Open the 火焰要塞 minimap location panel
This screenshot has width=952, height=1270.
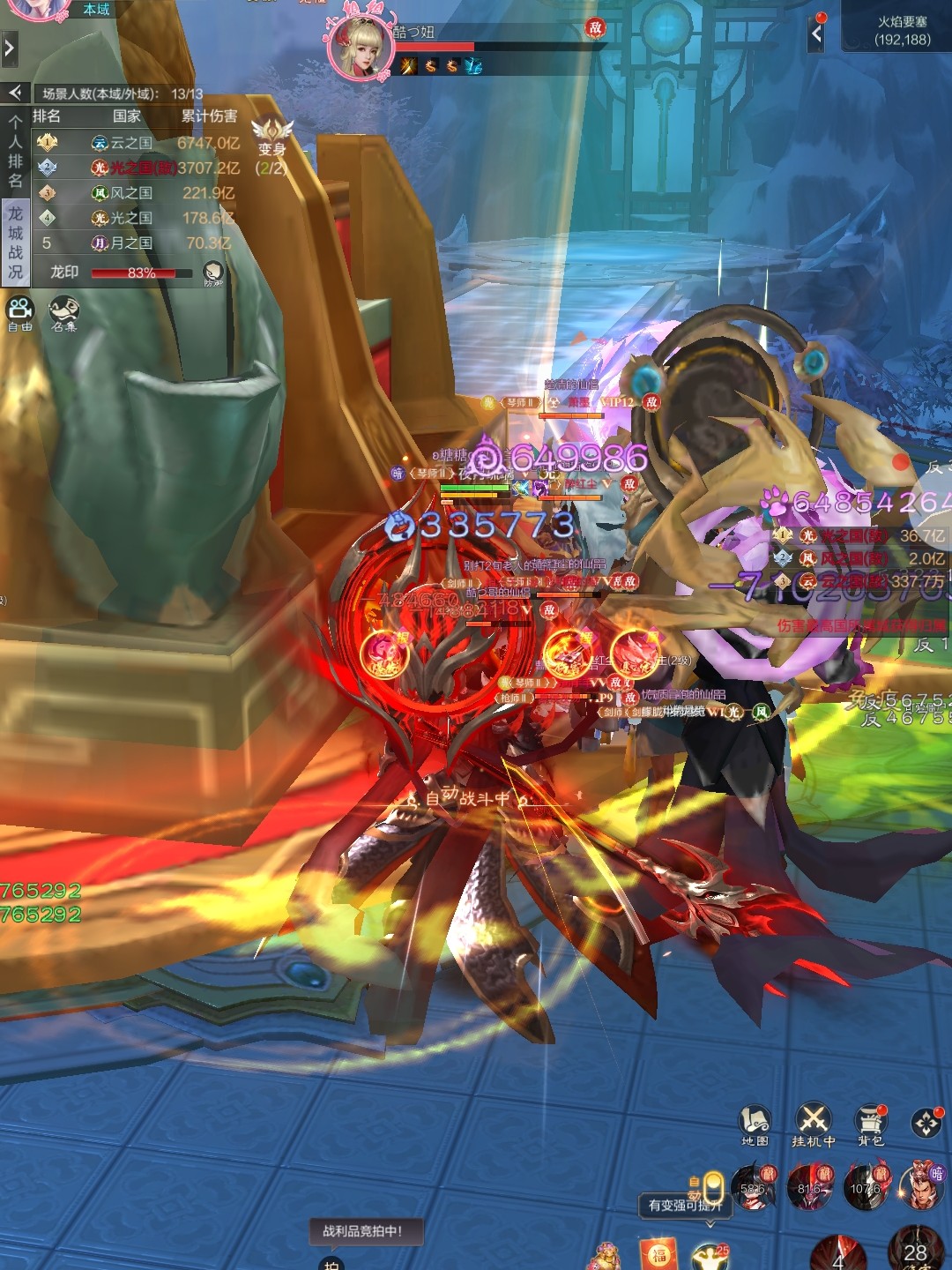902,31
